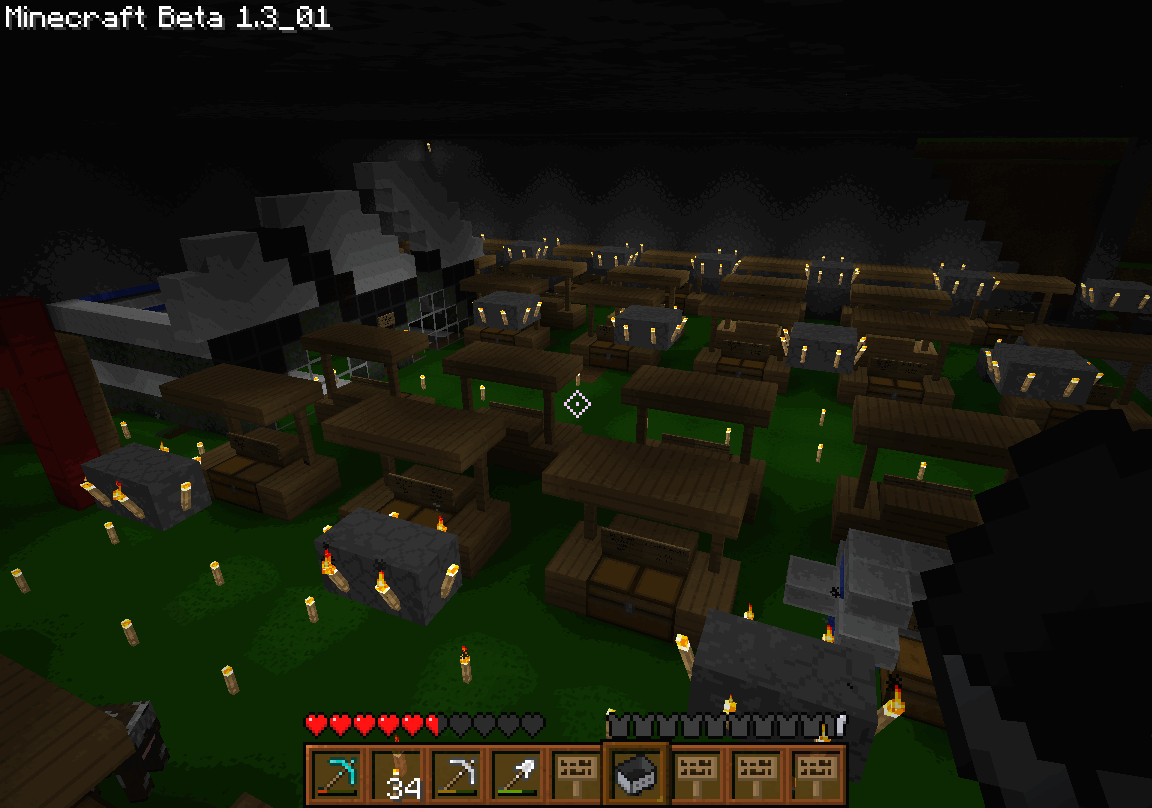This screenshot has width=1152, height=808.
Task: Select the diamond pickaxe hotbar slot
Action: [x=335, y=774]
